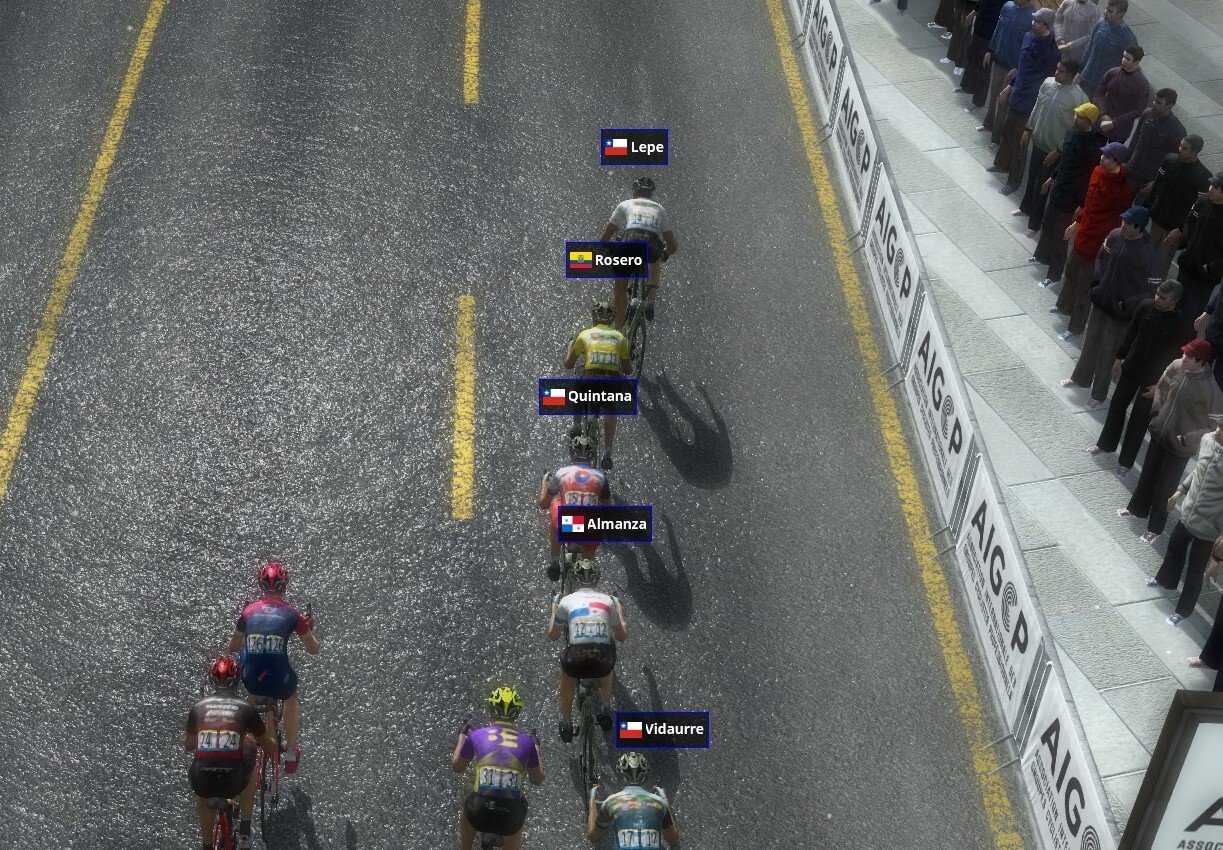
Task: Pick rider Vidaurre's name label
Action: pos(662,729)
